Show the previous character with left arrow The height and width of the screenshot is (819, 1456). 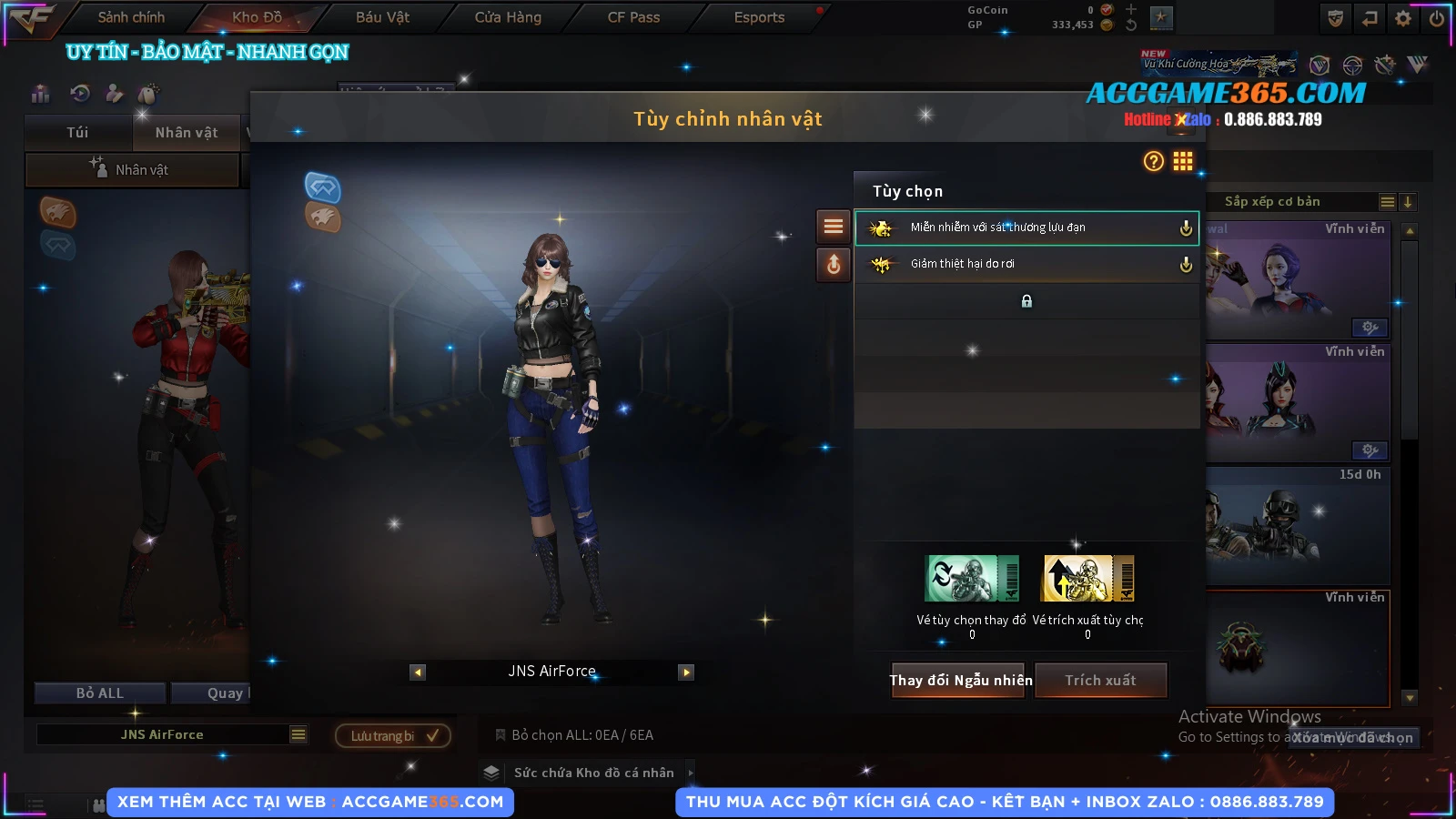tap(418, 672)
